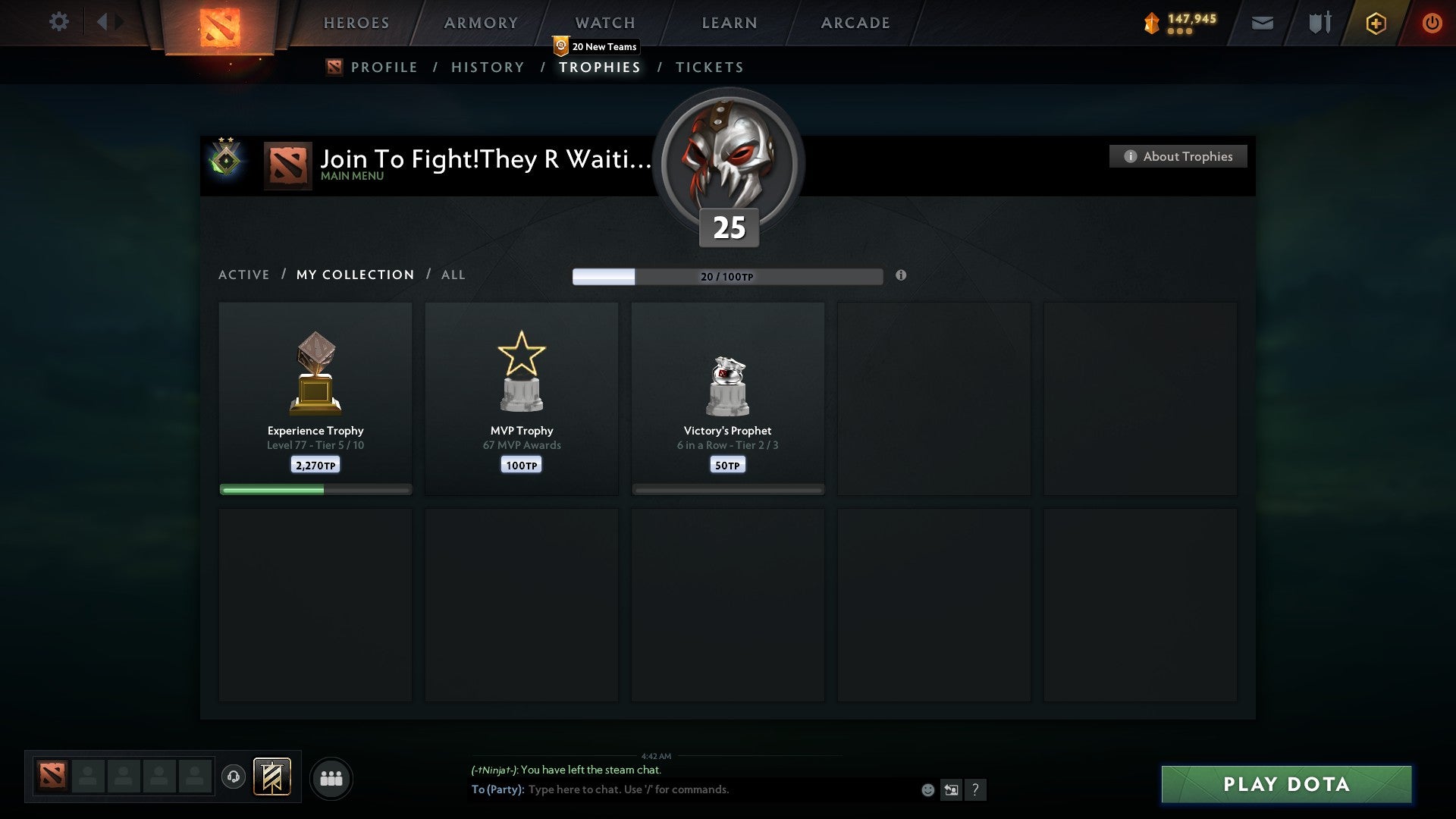Open the mail notifications envelope
The image size is (1456, 819).
click(1262, 24)
